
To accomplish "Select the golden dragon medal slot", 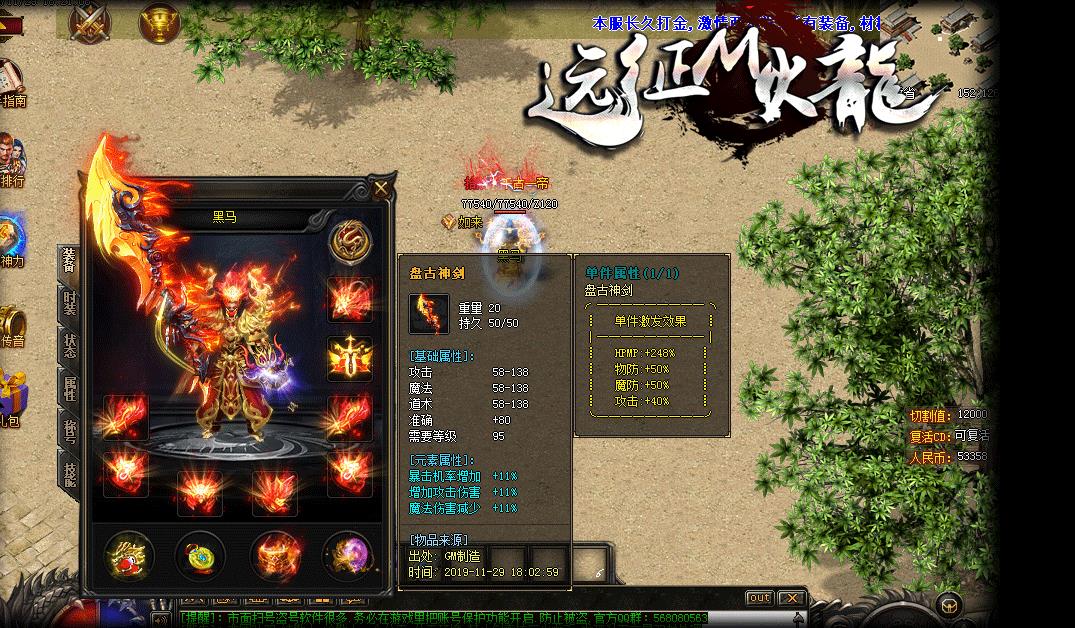I will (x=350, y=241).
